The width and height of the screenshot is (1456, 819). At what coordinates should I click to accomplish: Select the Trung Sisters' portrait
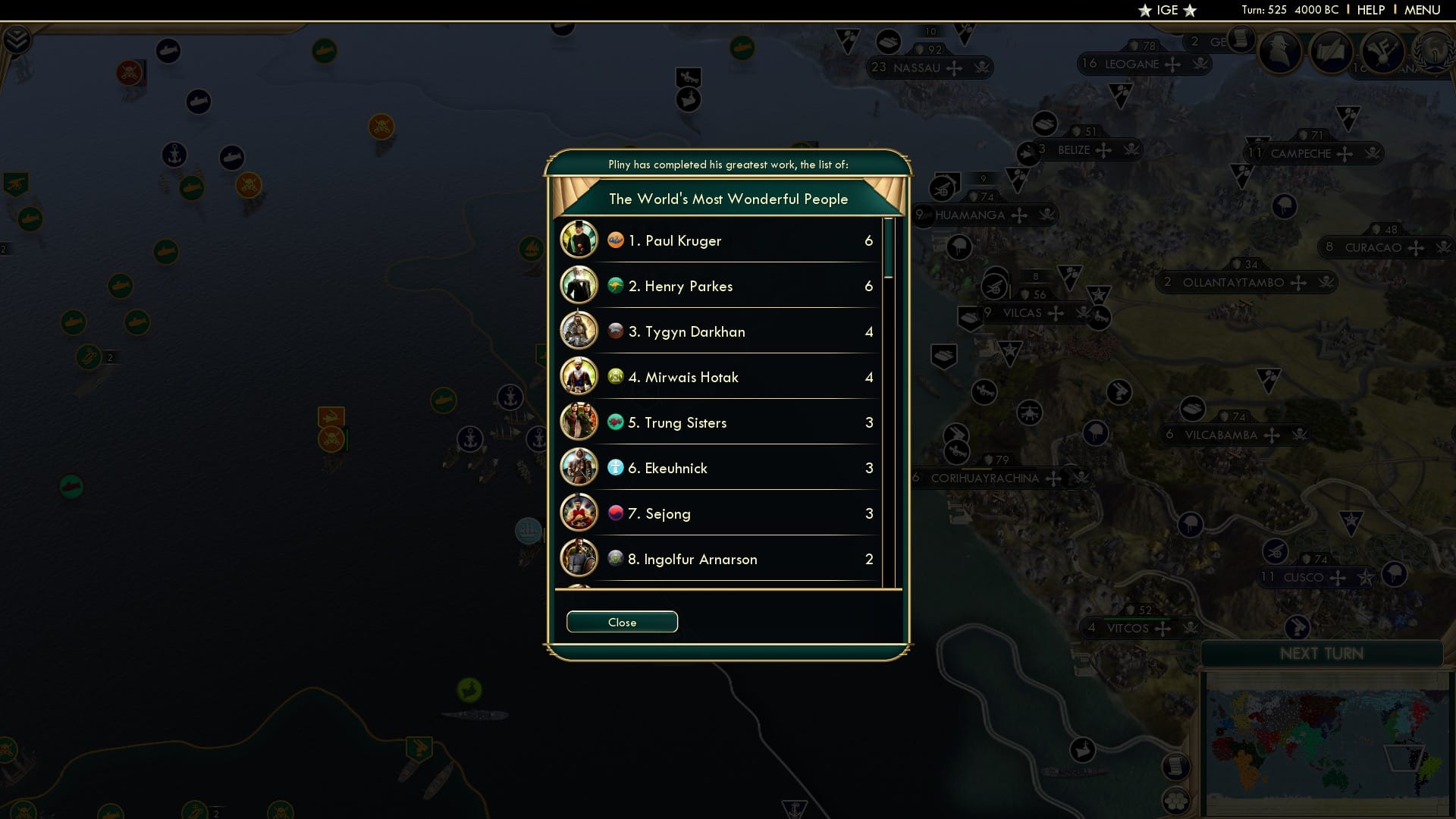point(579,422)
